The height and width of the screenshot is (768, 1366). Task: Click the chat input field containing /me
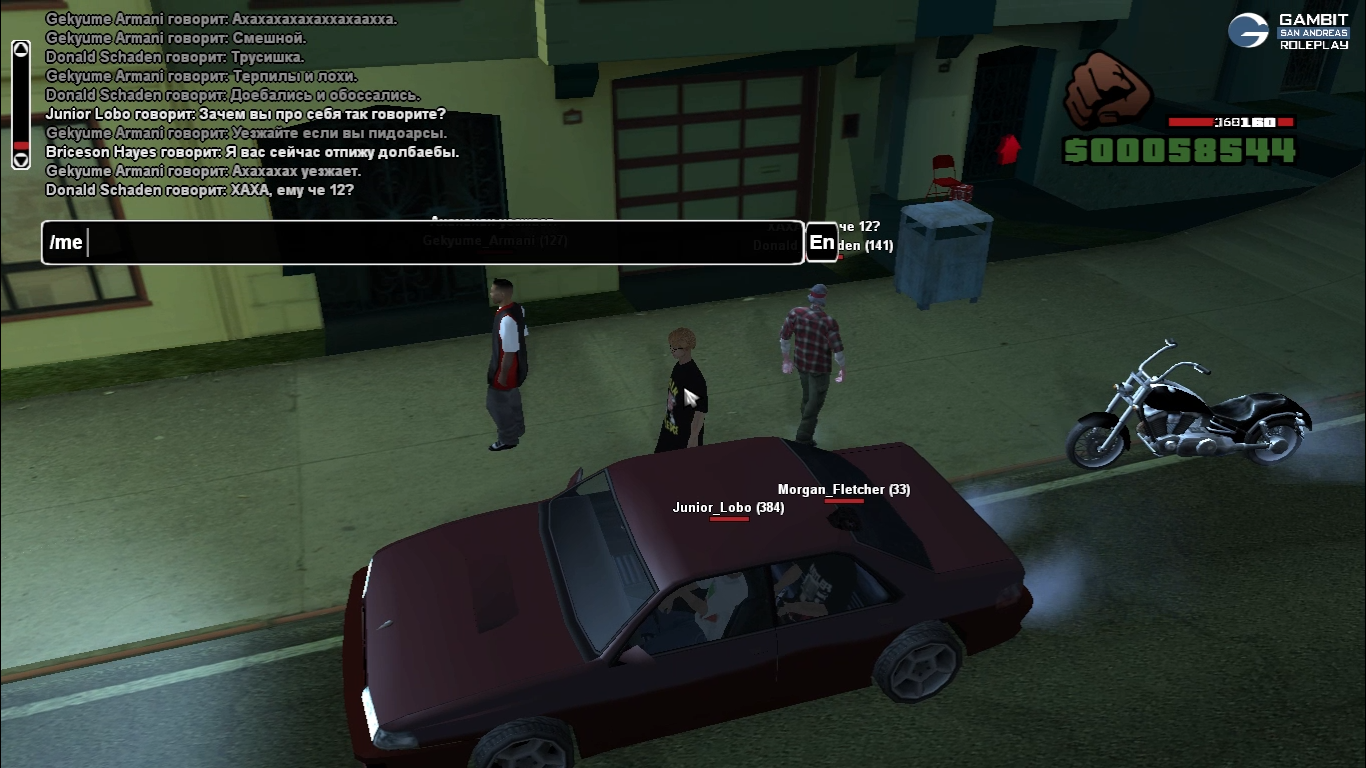[422, 243]
